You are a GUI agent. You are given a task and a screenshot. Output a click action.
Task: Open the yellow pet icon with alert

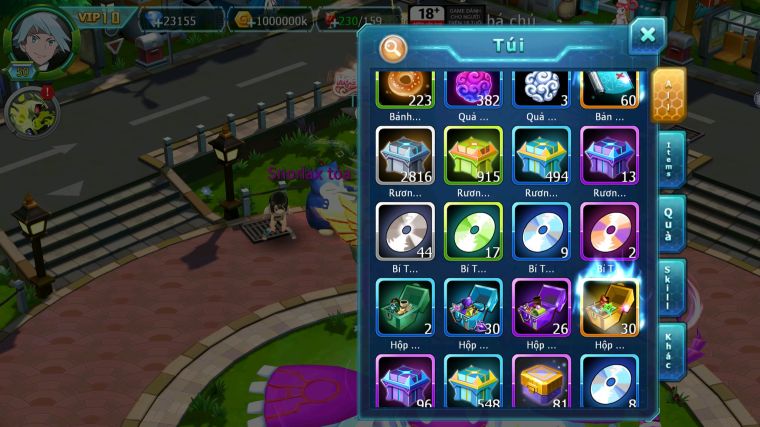(27, 113)
